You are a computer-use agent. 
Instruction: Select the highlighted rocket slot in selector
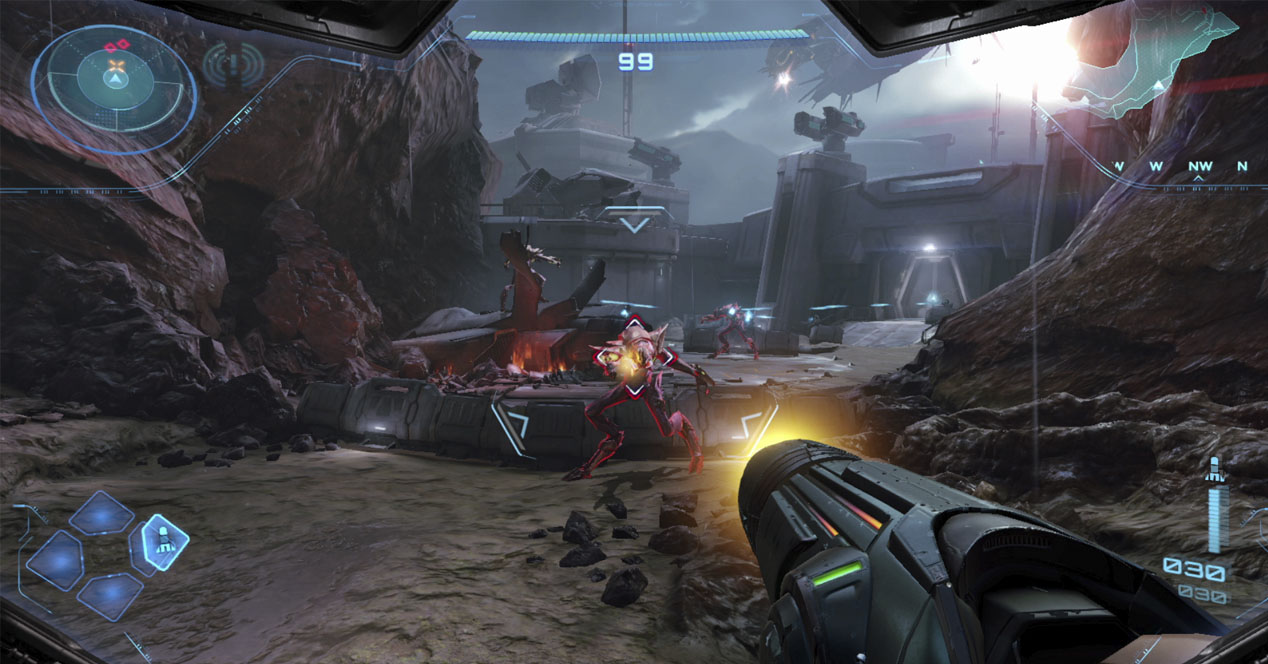tap(159, 542)
